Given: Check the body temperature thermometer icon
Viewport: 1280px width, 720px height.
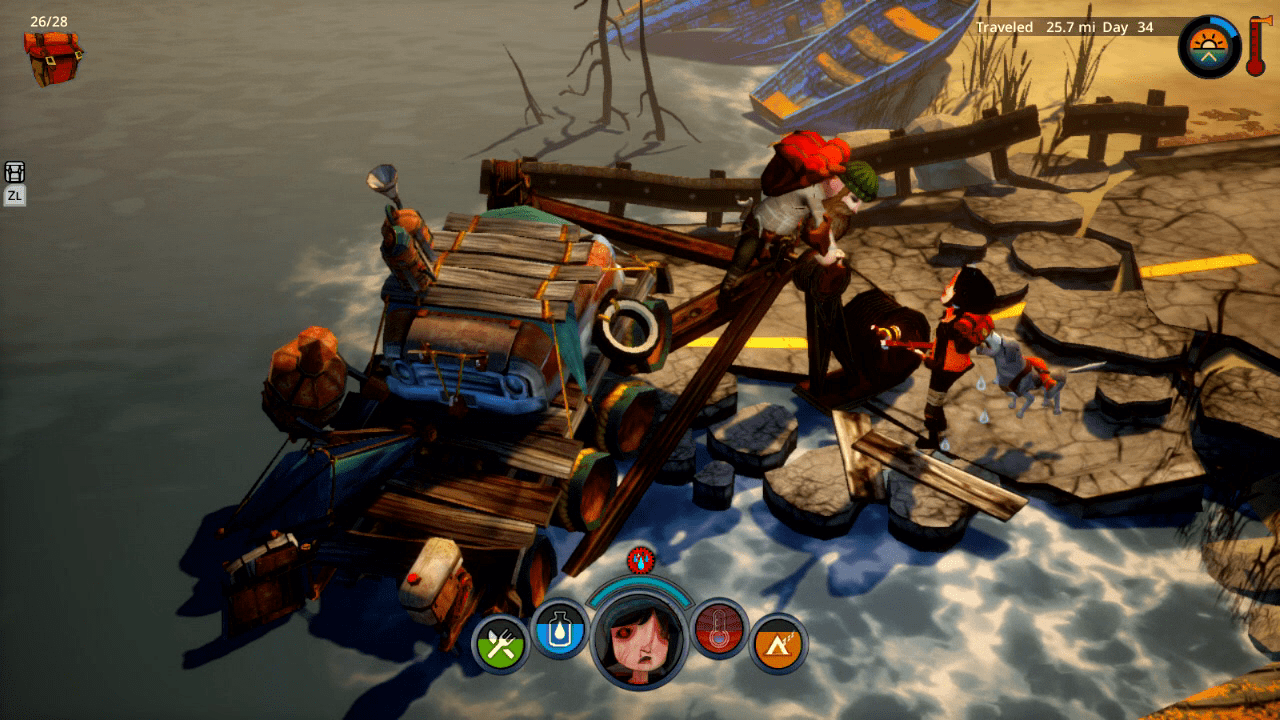Looking at the screenshot, I should point(718,628).
